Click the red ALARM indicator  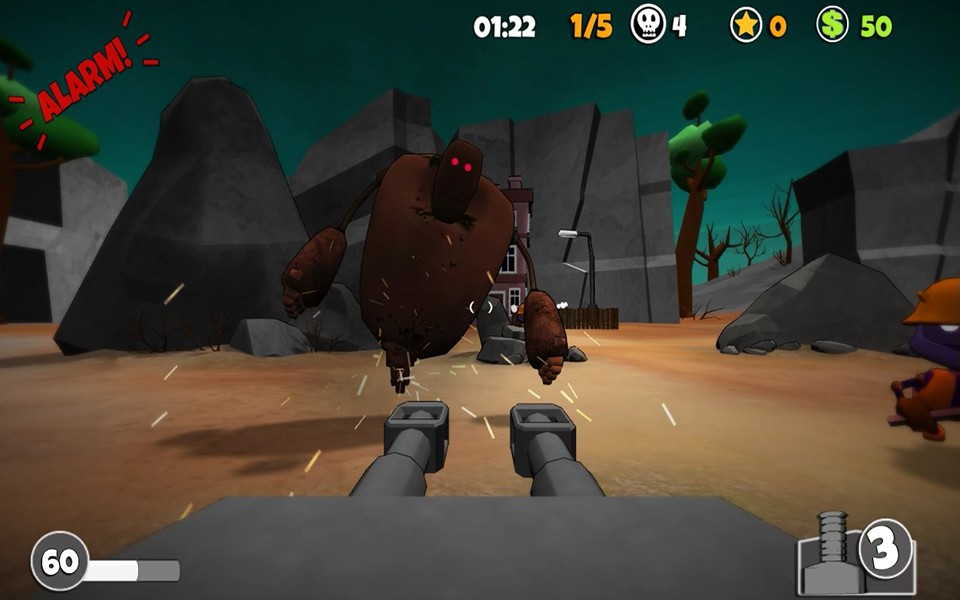coord(85,80)
